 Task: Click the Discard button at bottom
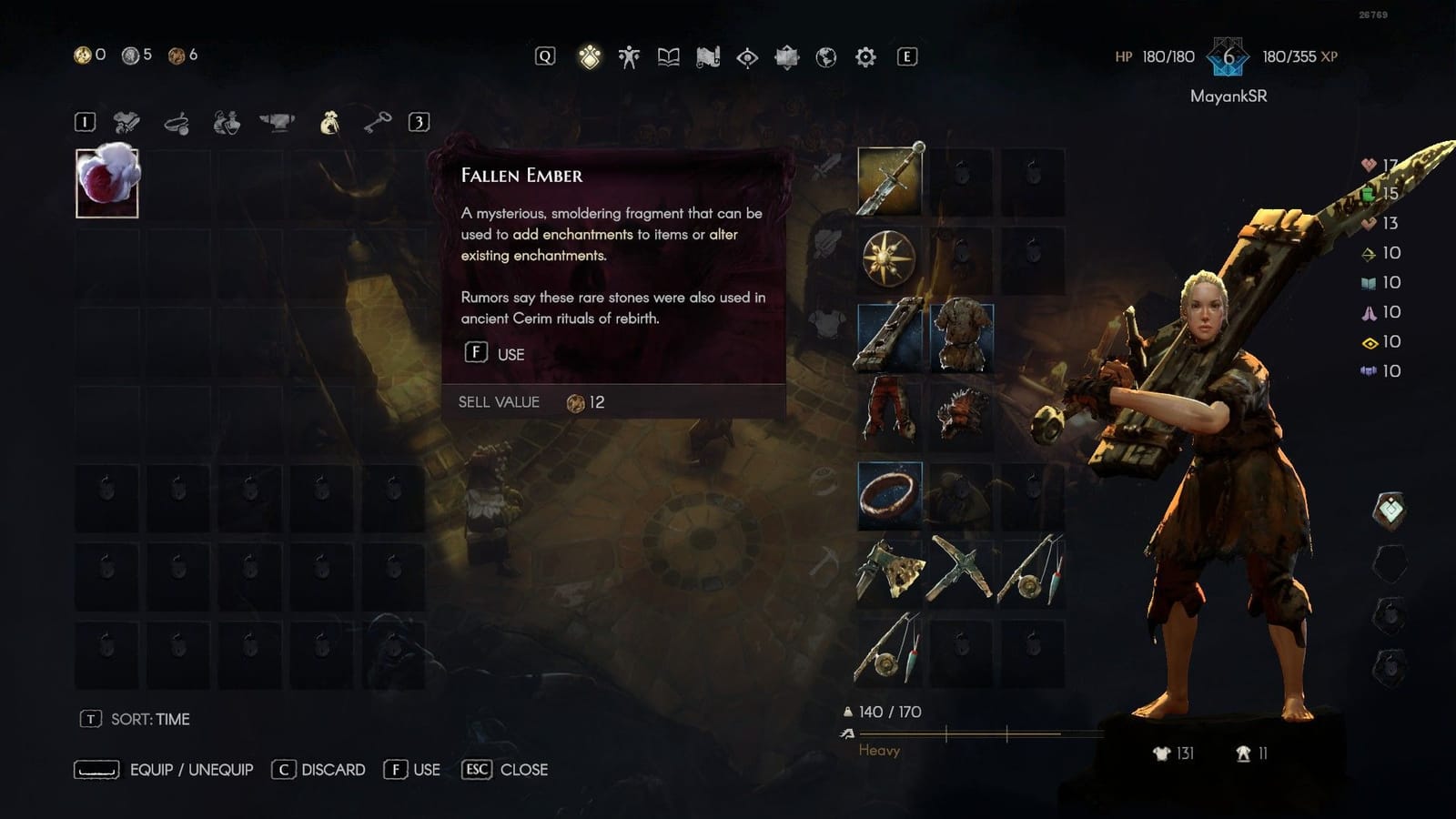(x=318, y=769)
